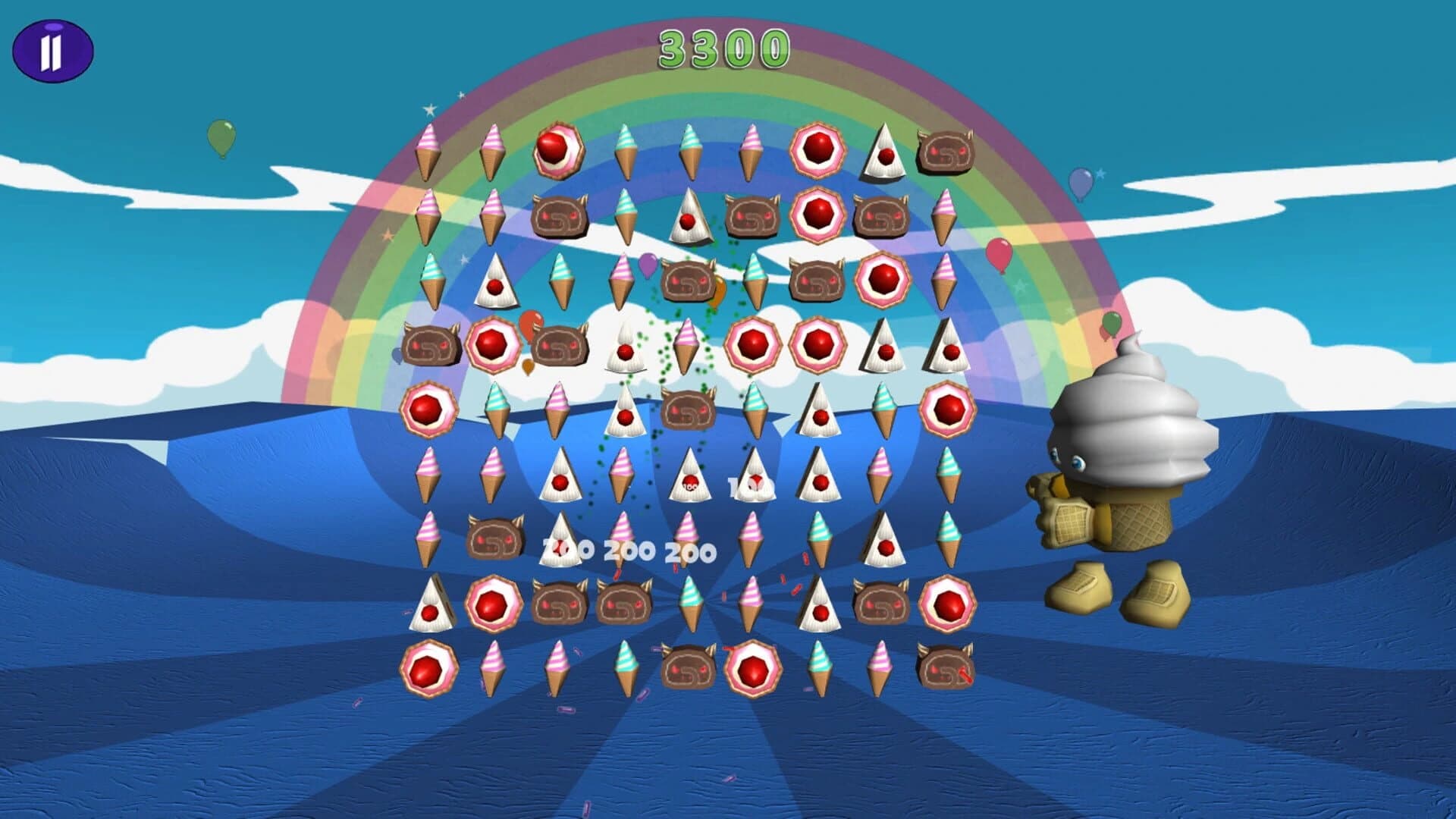Select the leftmost cat roll in the middle rows

(x=429, y=347)
